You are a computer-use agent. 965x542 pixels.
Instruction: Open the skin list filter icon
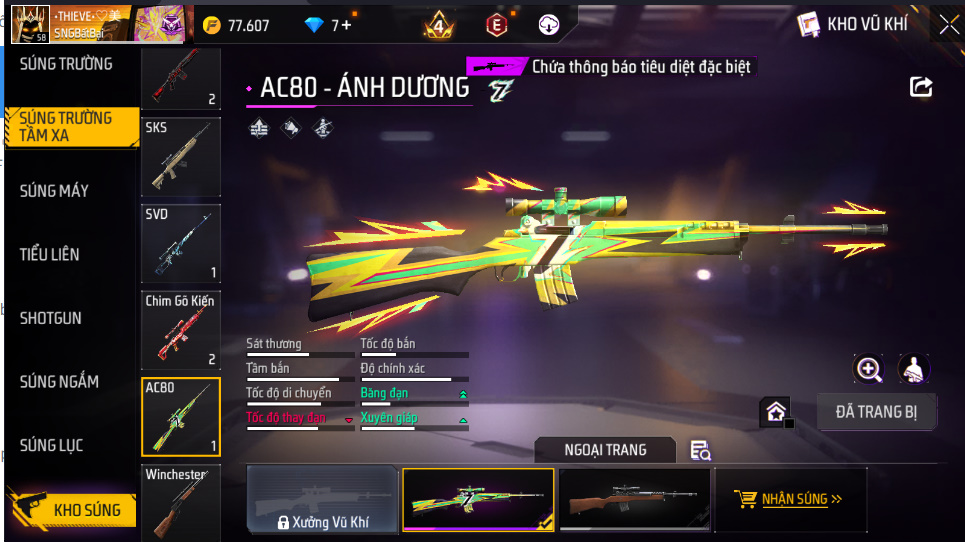pos(701,451)
